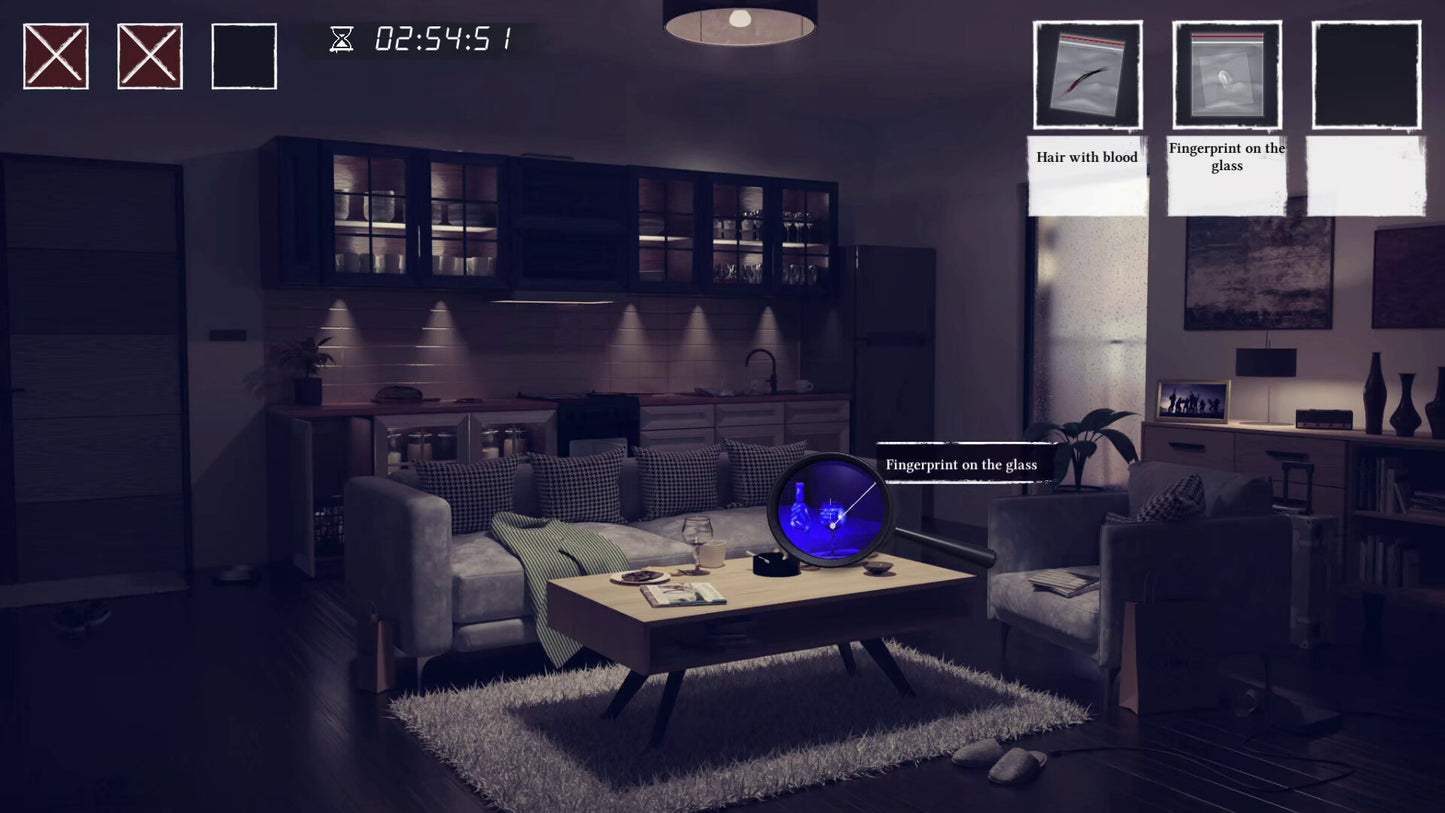The image size is (1445, 813).
Task: Click the first crossed-out mistake box
Action: click(56, 56)
